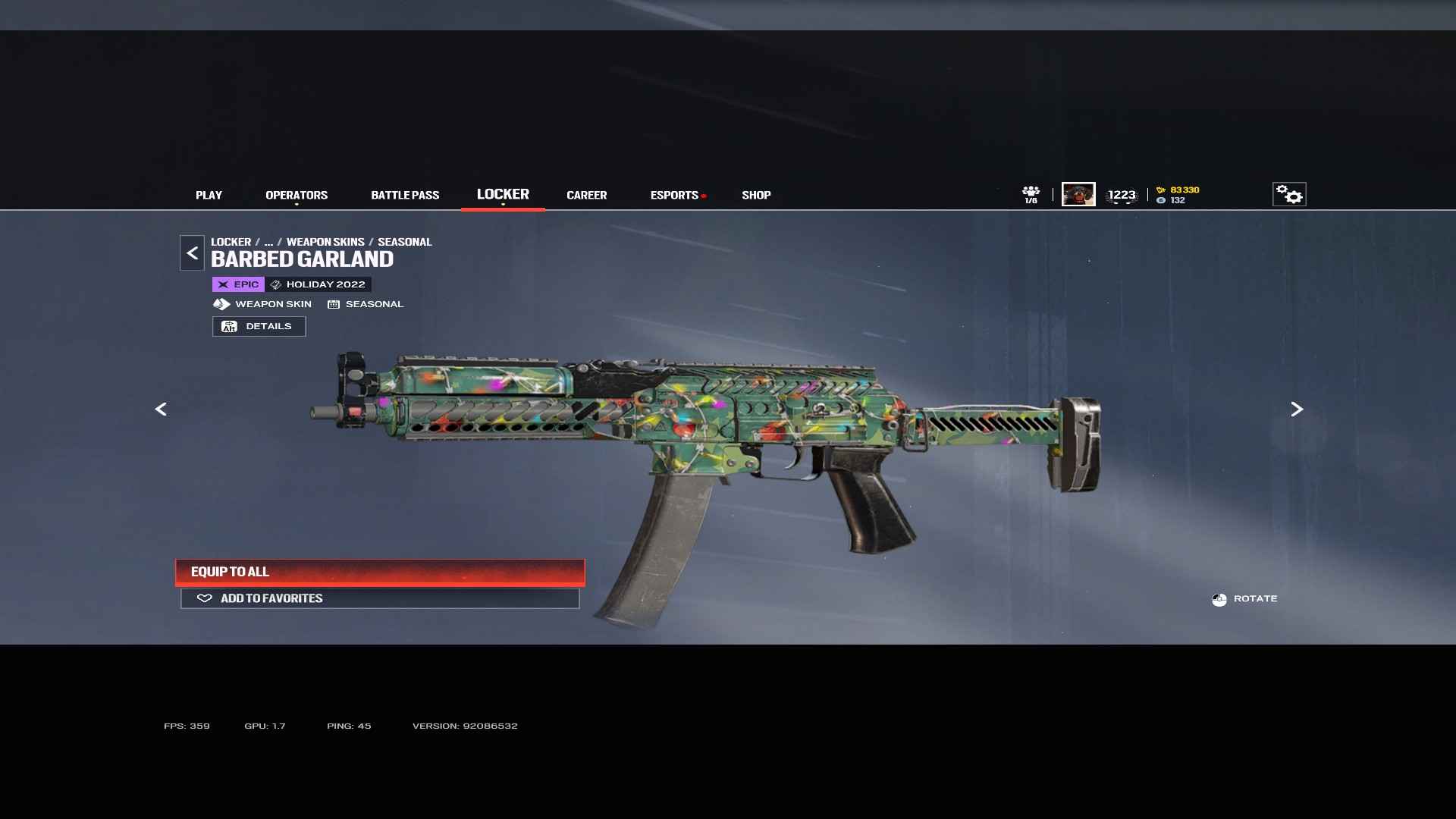Show the Esports tab

click(x=674, y=195)
